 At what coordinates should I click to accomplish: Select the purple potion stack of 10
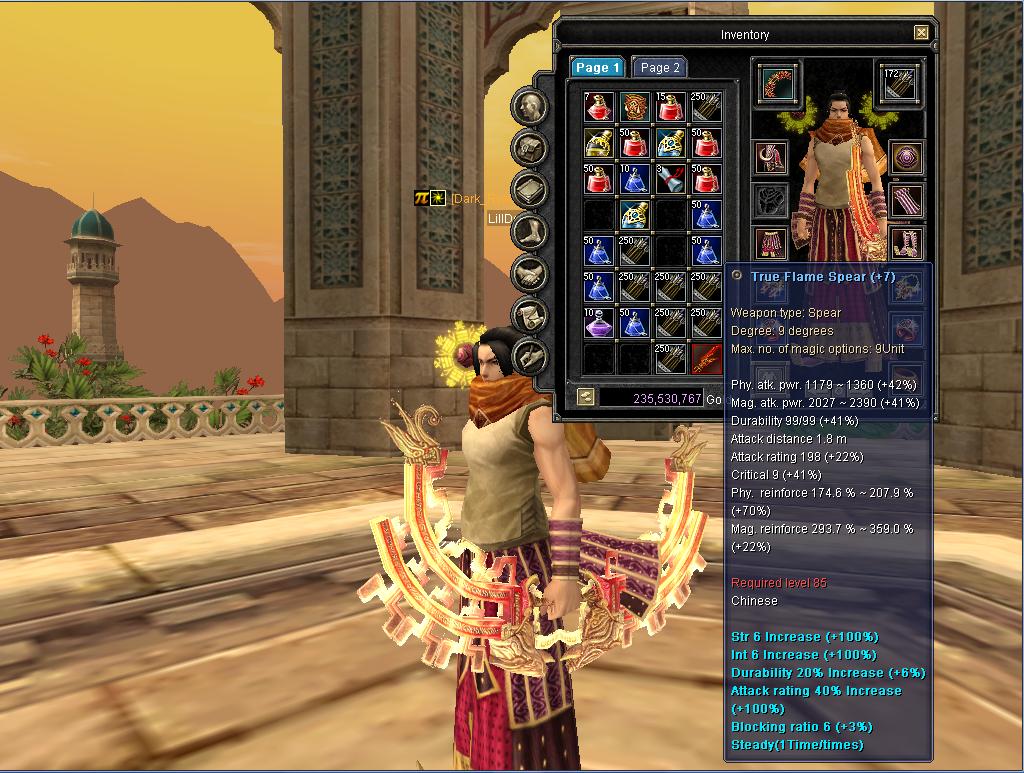point(598,322)
